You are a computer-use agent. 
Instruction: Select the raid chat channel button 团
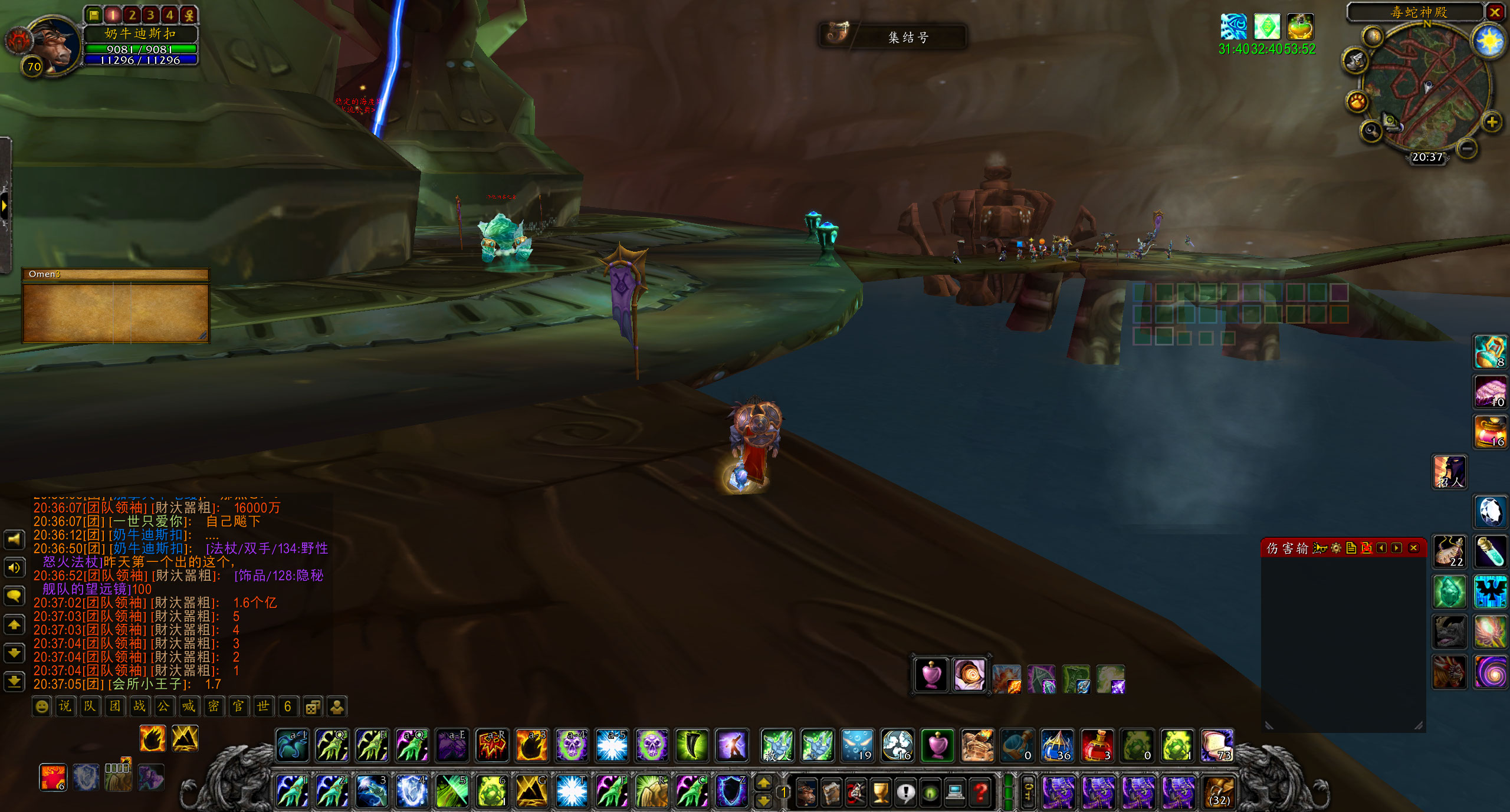click(114, 706)
